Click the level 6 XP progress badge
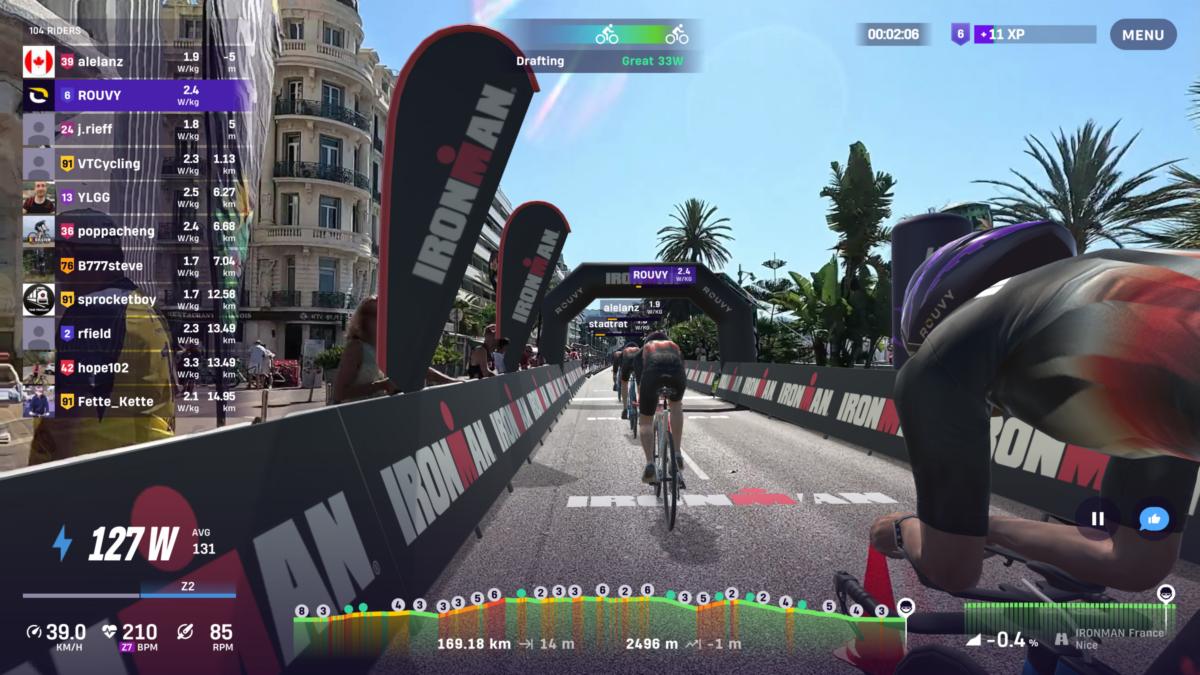The height and width of the screenshot is (675, 1200). [x=1024, y=34]
